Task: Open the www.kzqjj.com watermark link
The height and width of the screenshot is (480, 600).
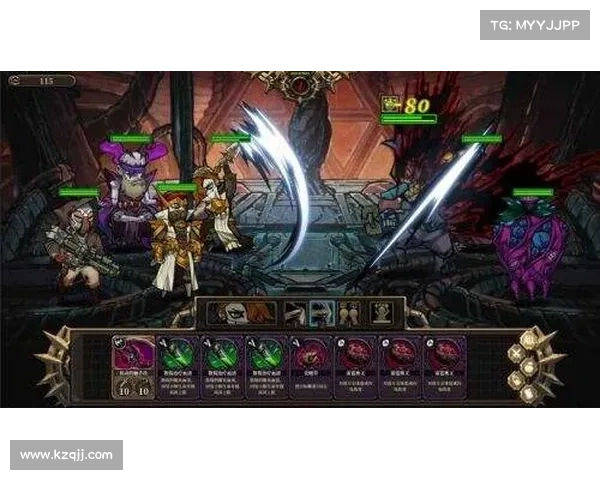Action: 68,455
